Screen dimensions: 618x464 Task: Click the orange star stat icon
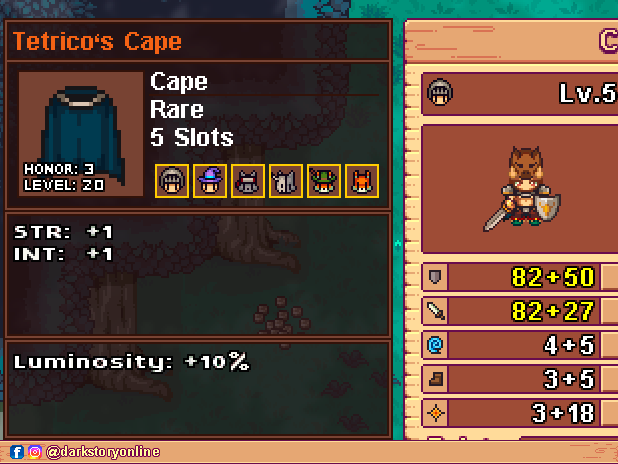pyautogui.click(x=436, y=413)
